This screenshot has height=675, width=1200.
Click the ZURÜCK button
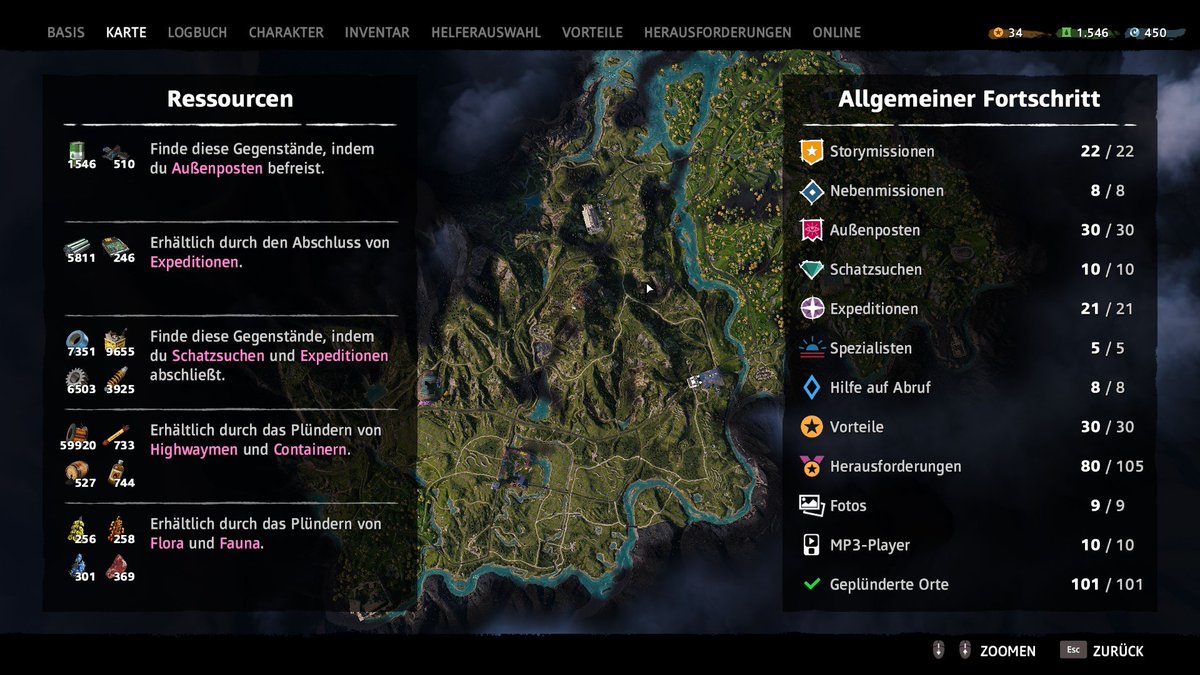pos(1104,651)
